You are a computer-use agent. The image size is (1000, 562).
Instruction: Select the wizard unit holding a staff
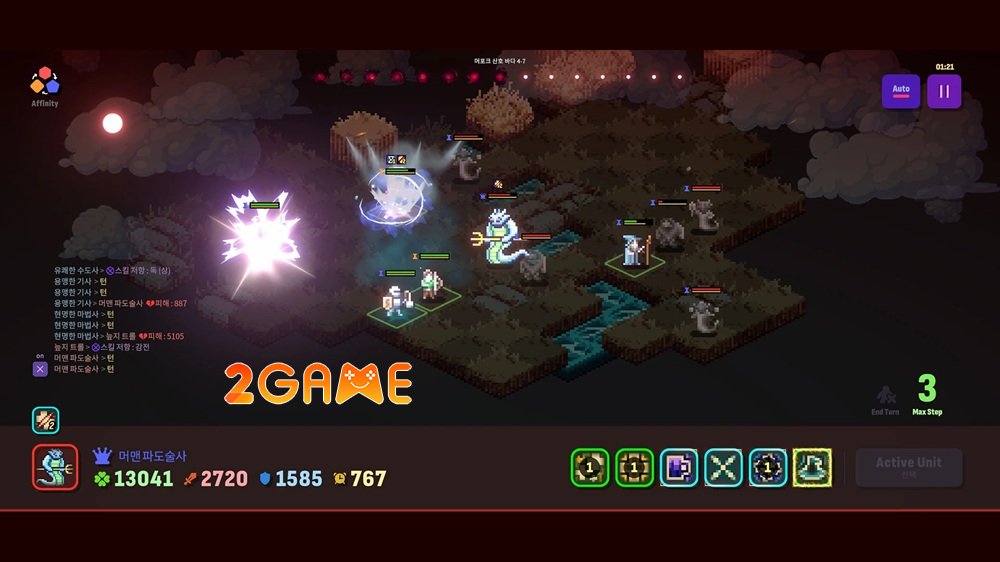coord(635,250)
